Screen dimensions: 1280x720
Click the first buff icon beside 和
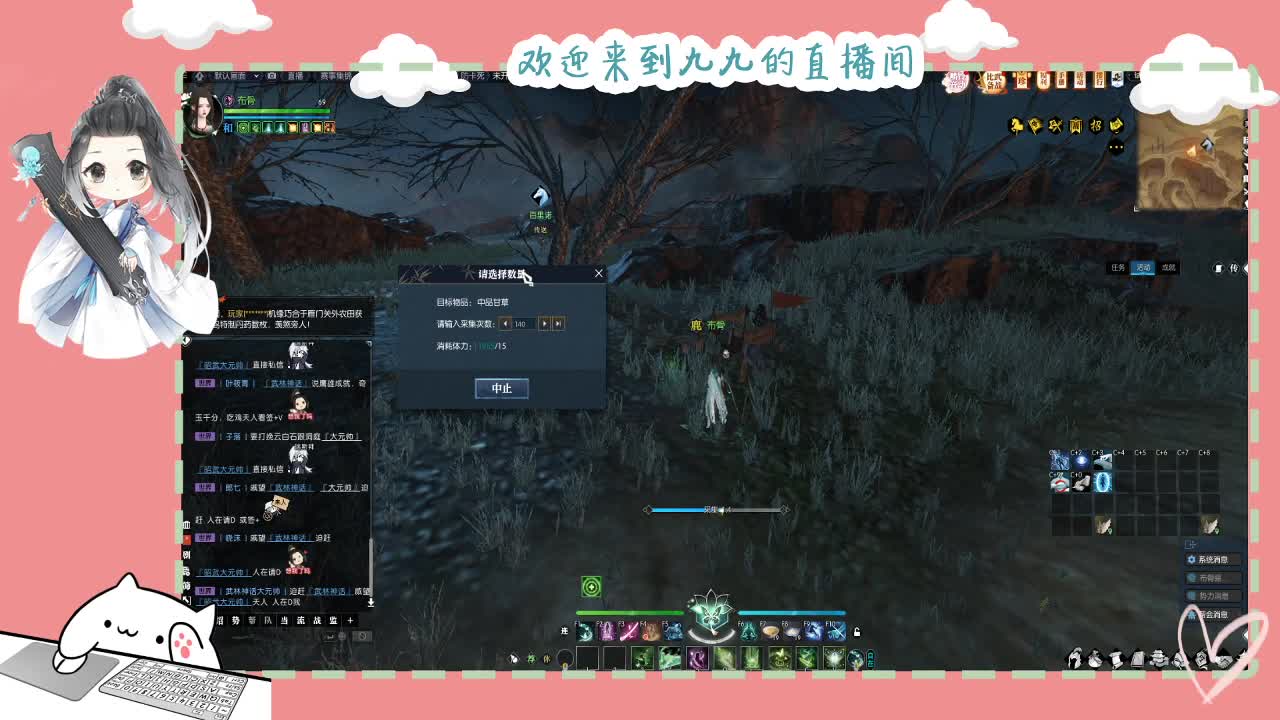[x=243, y=128]
